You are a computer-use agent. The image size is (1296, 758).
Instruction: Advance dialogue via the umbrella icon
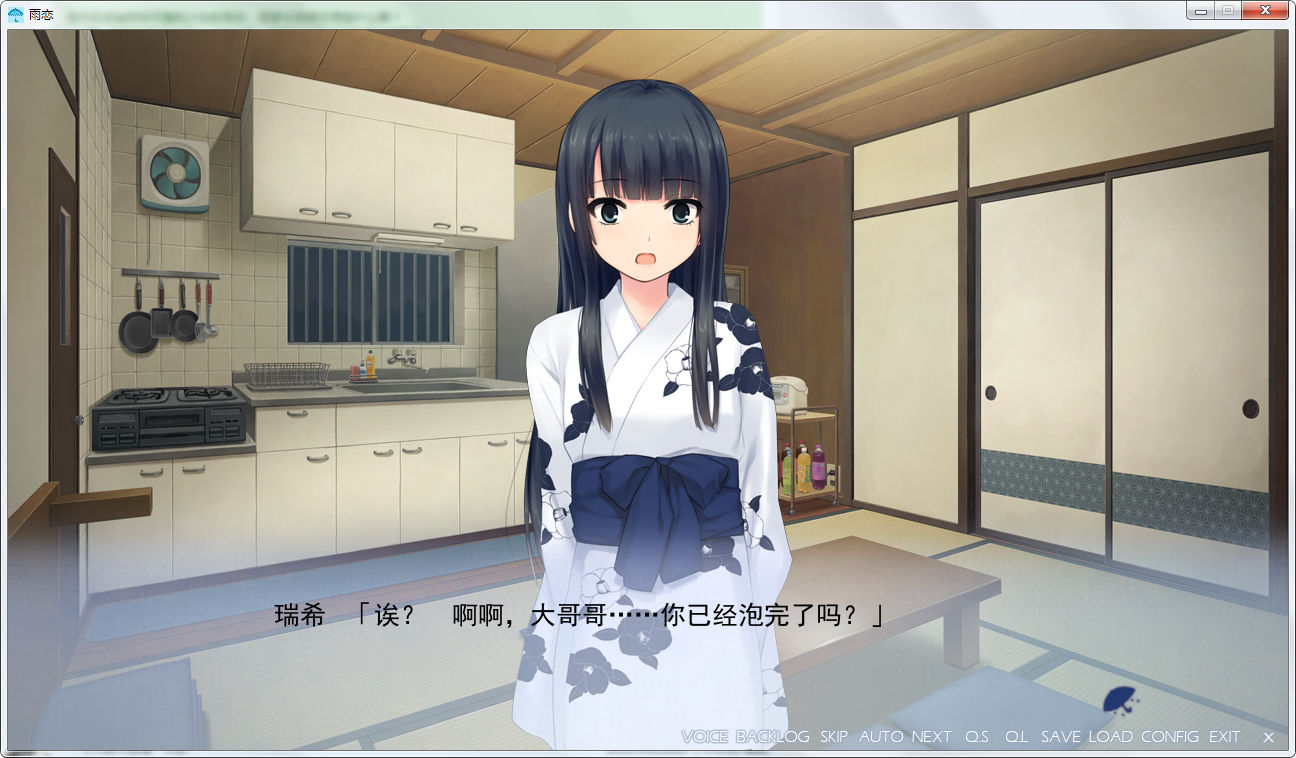pyautogui.click(x=1119, y=700)
